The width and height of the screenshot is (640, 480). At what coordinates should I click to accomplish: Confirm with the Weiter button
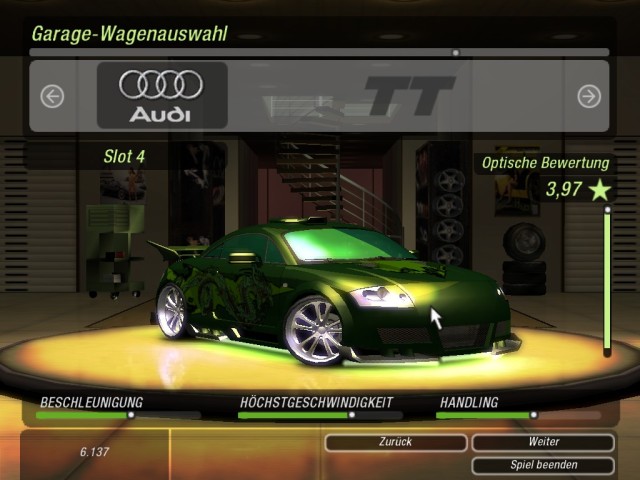pyautogui.click(x=543, y=442)
